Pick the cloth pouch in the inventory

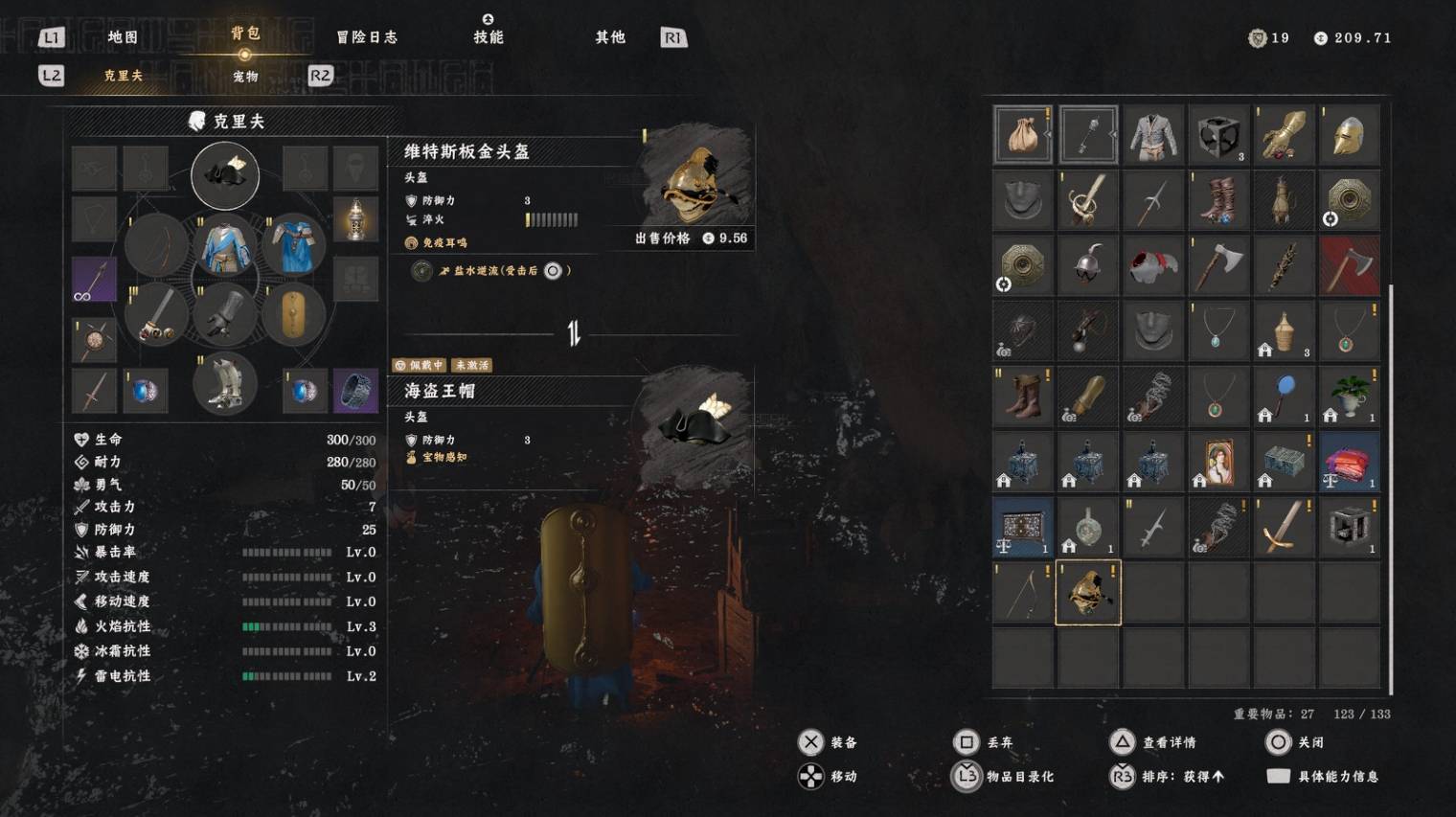[x=1023, y=135]
